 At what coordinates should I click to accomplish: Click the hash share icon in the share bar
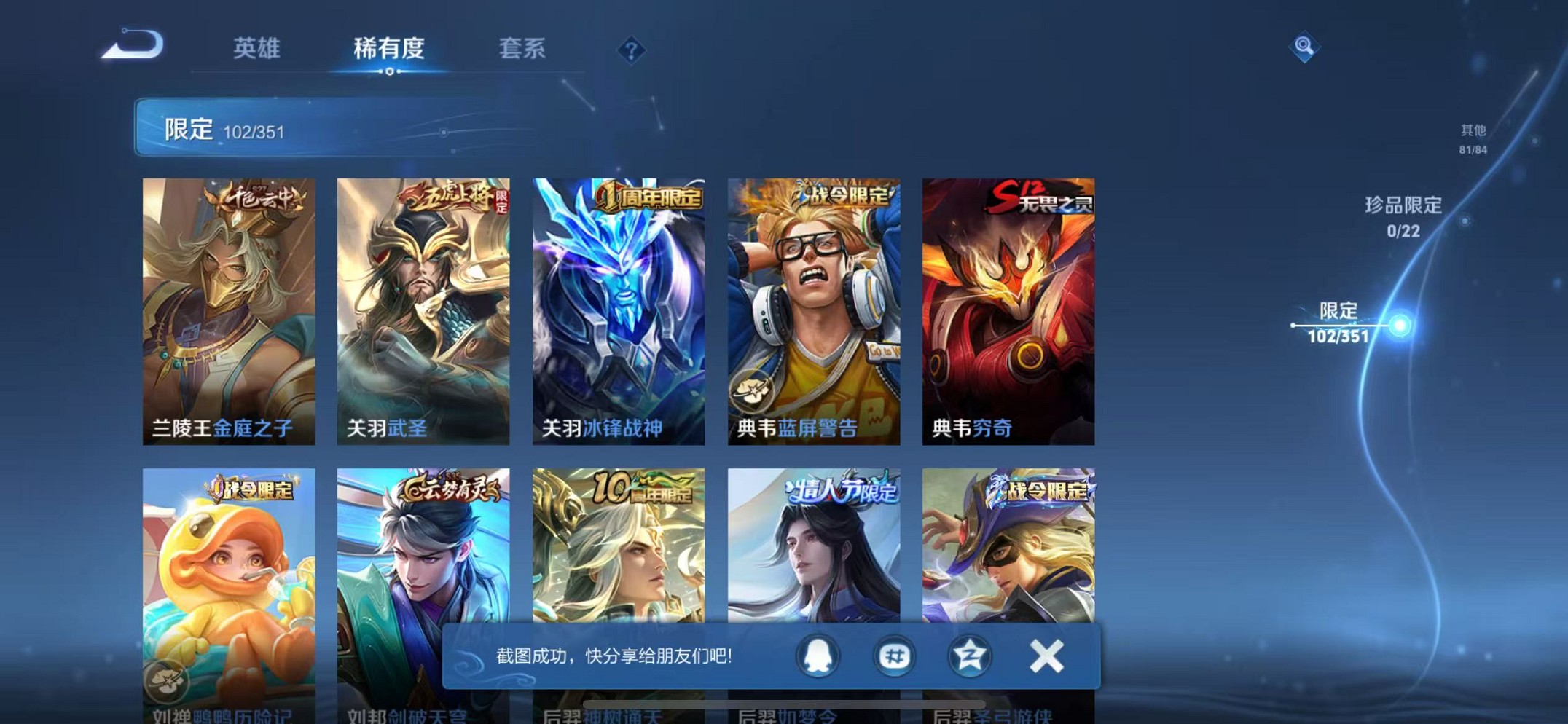[894, 656]
